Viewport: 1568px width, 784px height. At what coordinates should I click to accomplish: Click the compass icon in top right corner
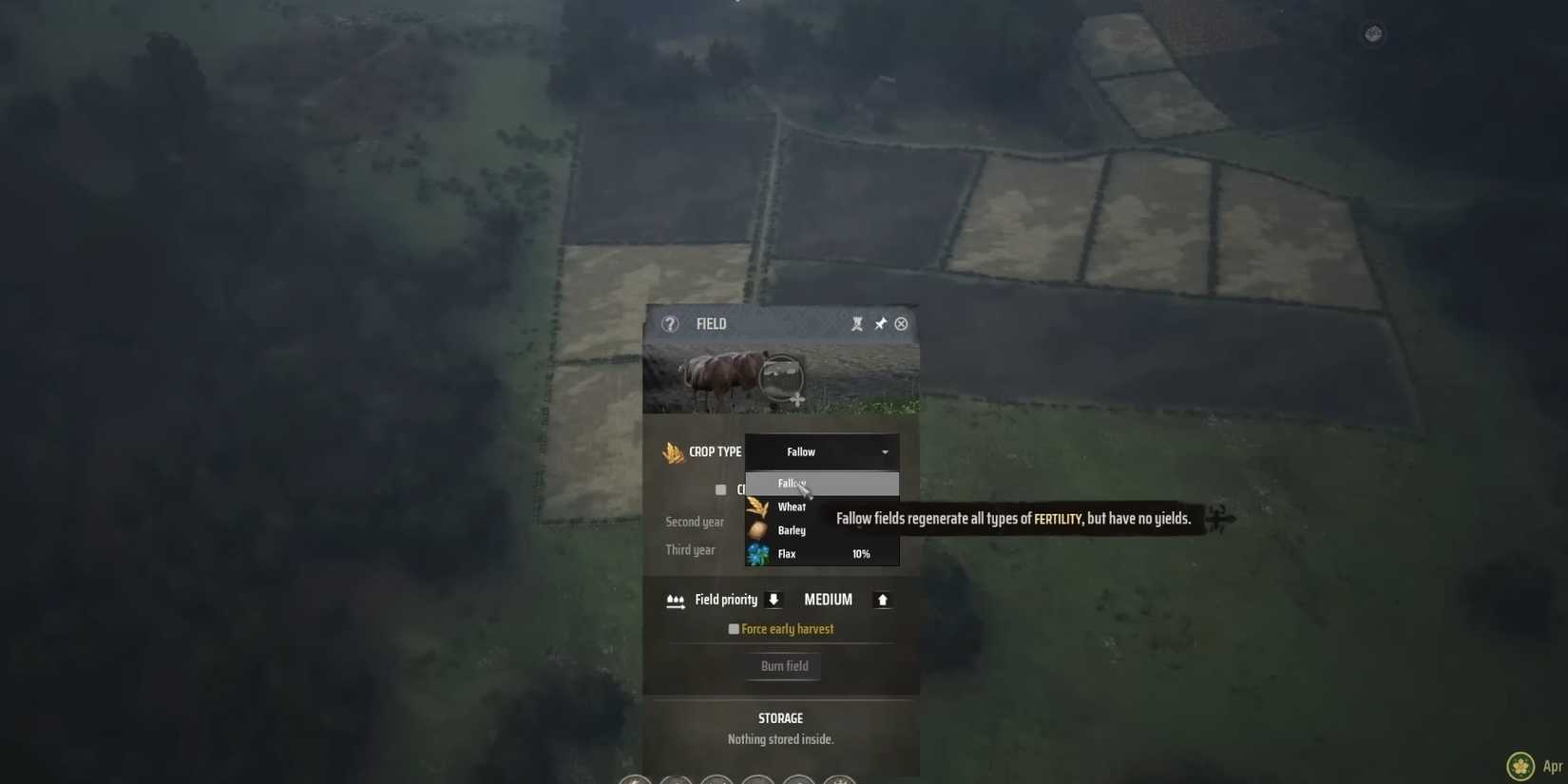point(1373,33)
